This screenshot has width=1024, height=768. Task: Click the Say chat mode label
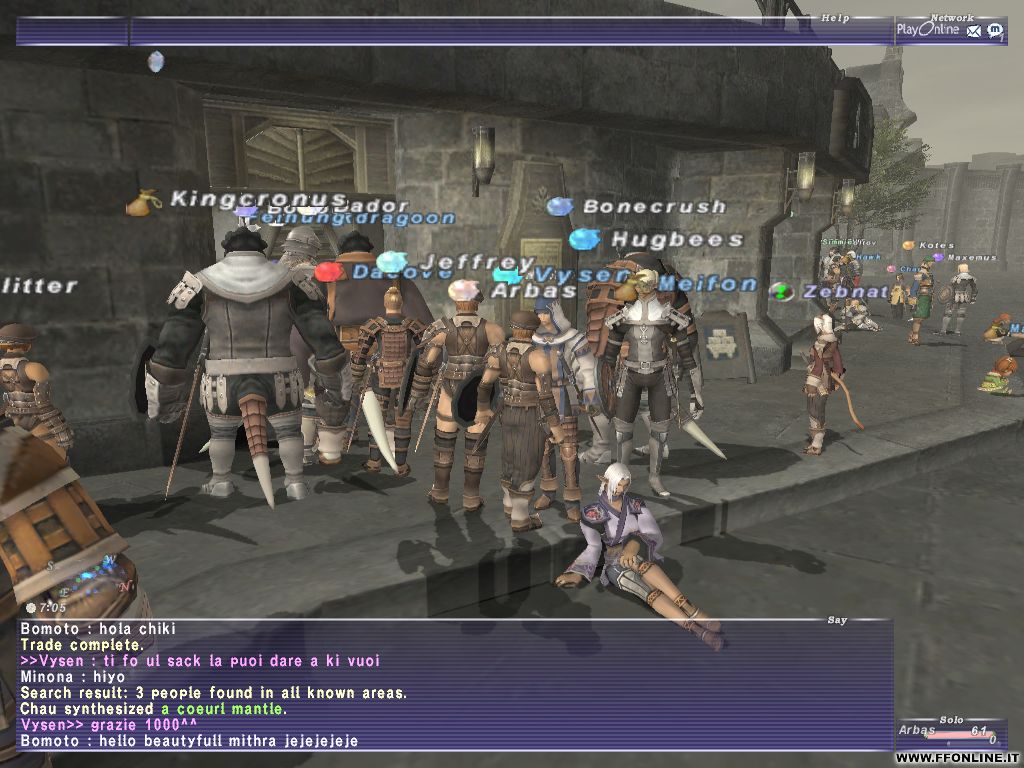pos(837,620)
